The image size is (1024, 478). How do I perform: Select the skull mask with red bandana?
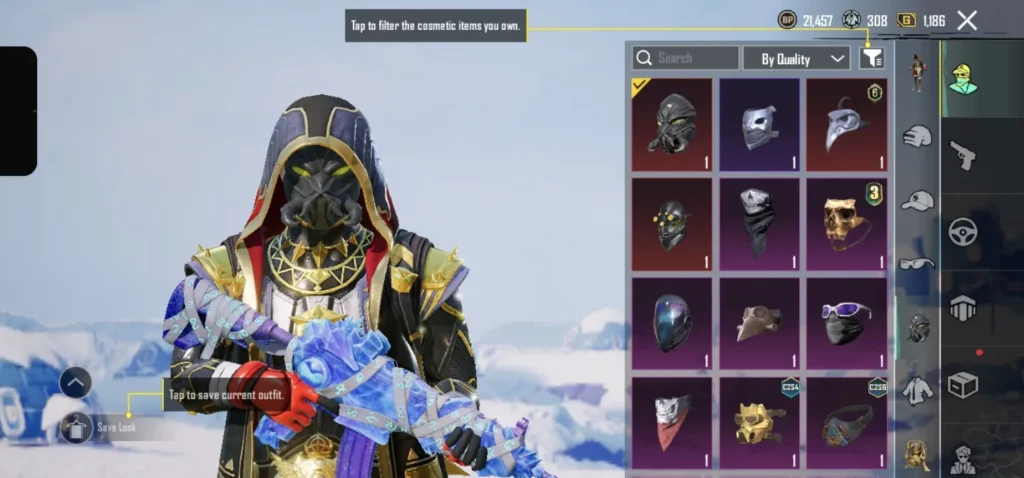tap(671, 422)
